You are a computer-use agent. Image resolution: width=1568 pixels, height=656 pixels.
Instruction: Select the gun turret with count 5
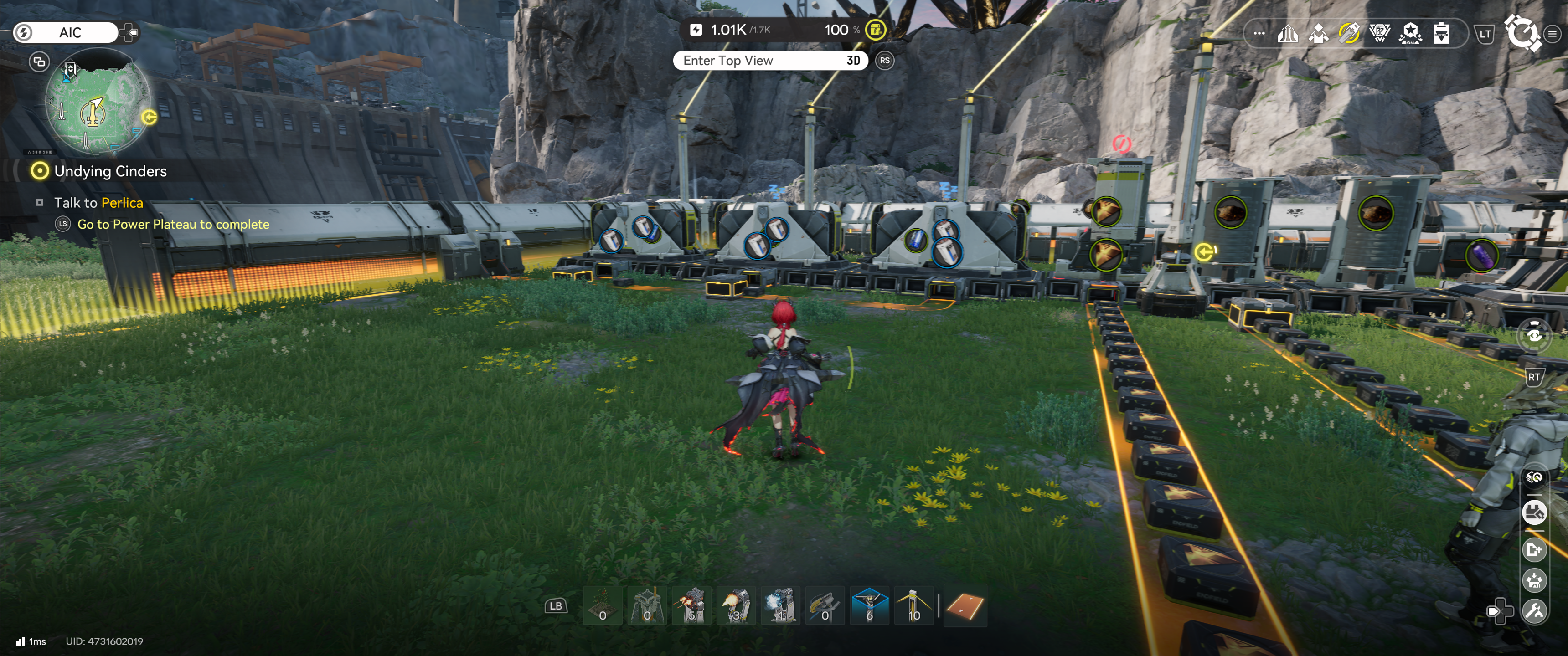(691, 605)
